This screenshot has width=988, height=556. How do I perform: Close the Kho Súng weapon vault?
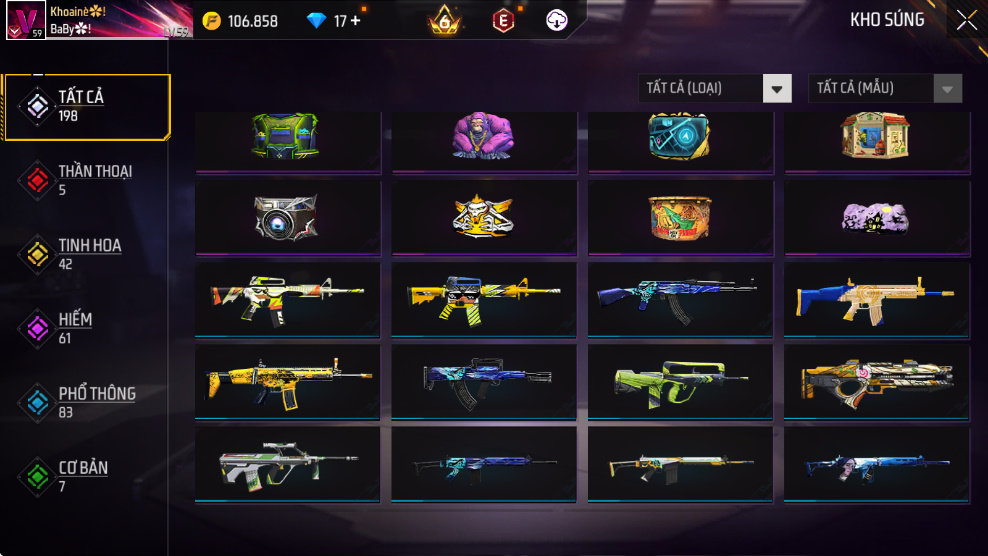(966, 20)
